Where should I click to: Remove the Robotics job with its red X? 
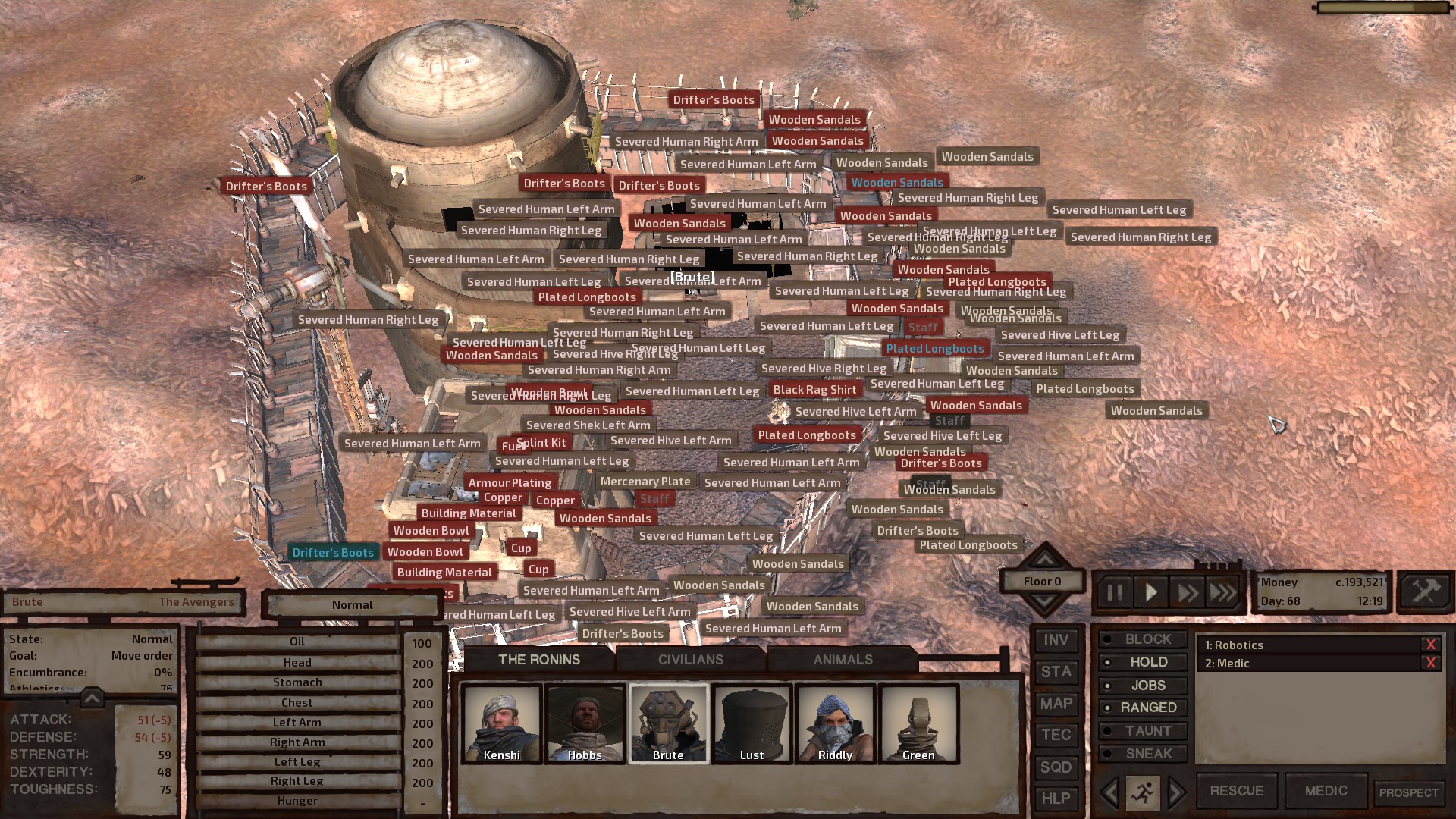pyautogui.click(x=1432, y=644)
